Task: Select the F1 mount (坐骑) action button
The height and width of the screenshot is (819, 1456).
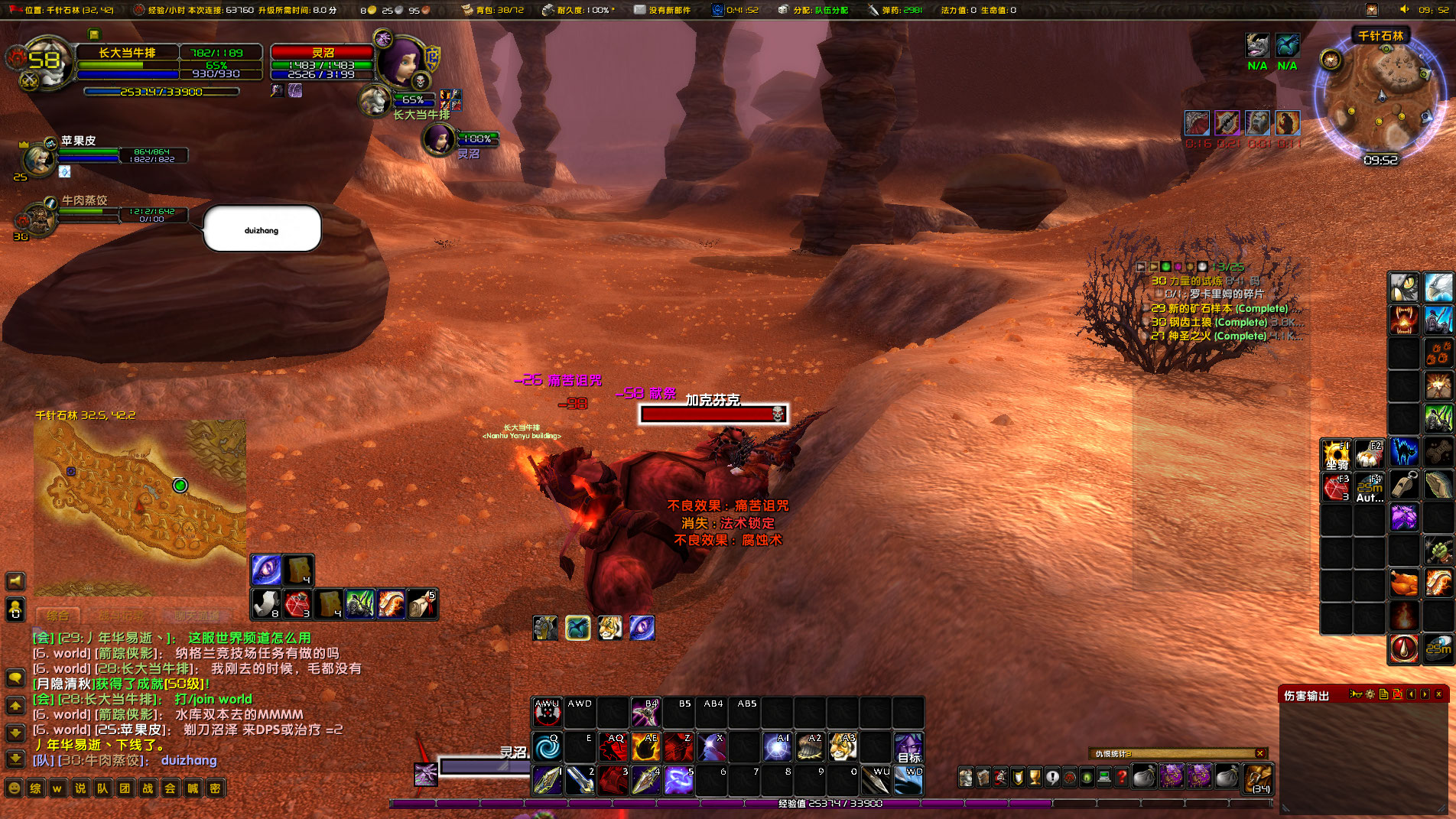Action: tap(1337, 453)
